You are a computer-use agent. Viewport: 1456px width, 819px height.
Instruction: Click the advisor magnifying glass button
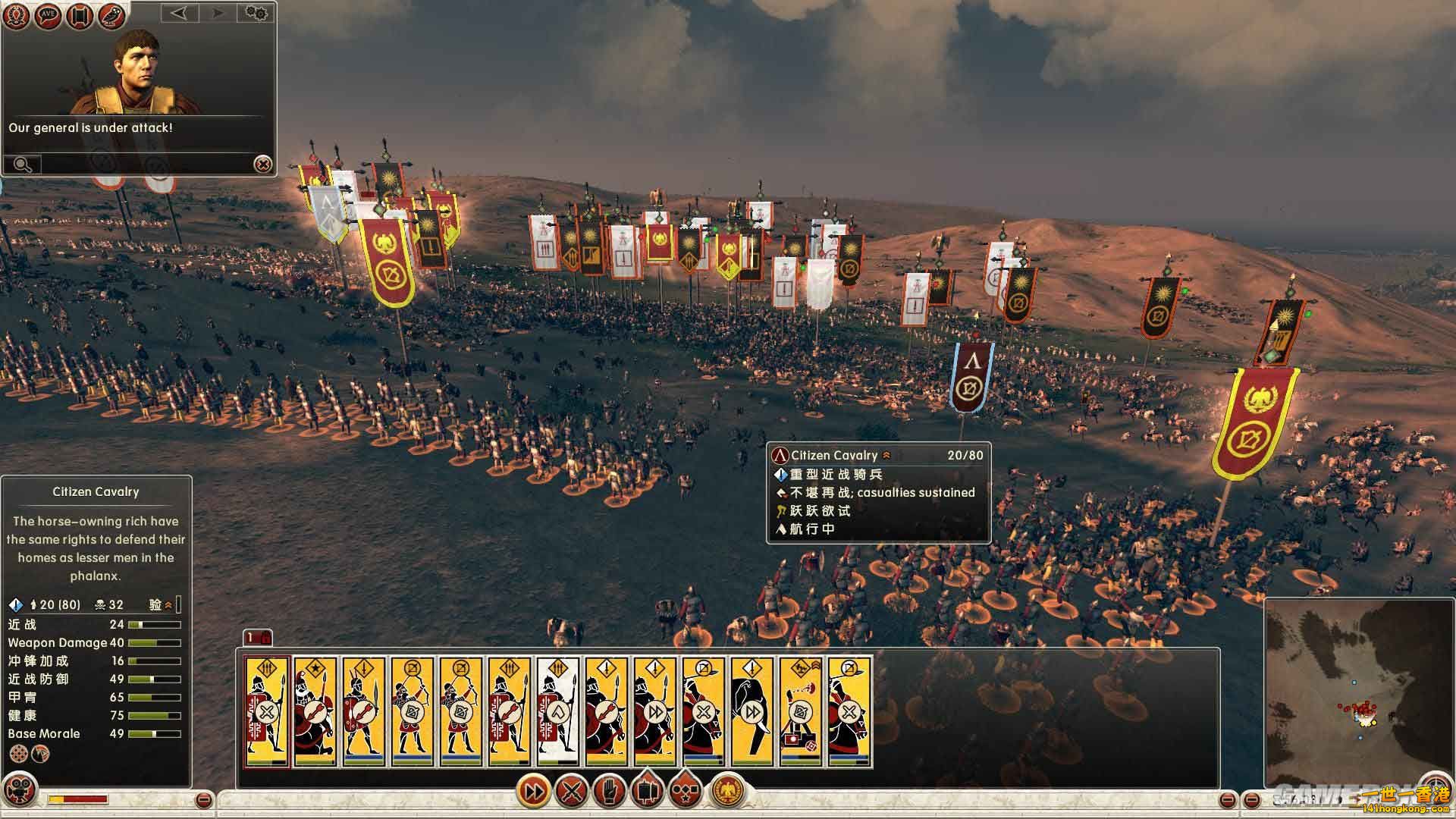(22, 164)
